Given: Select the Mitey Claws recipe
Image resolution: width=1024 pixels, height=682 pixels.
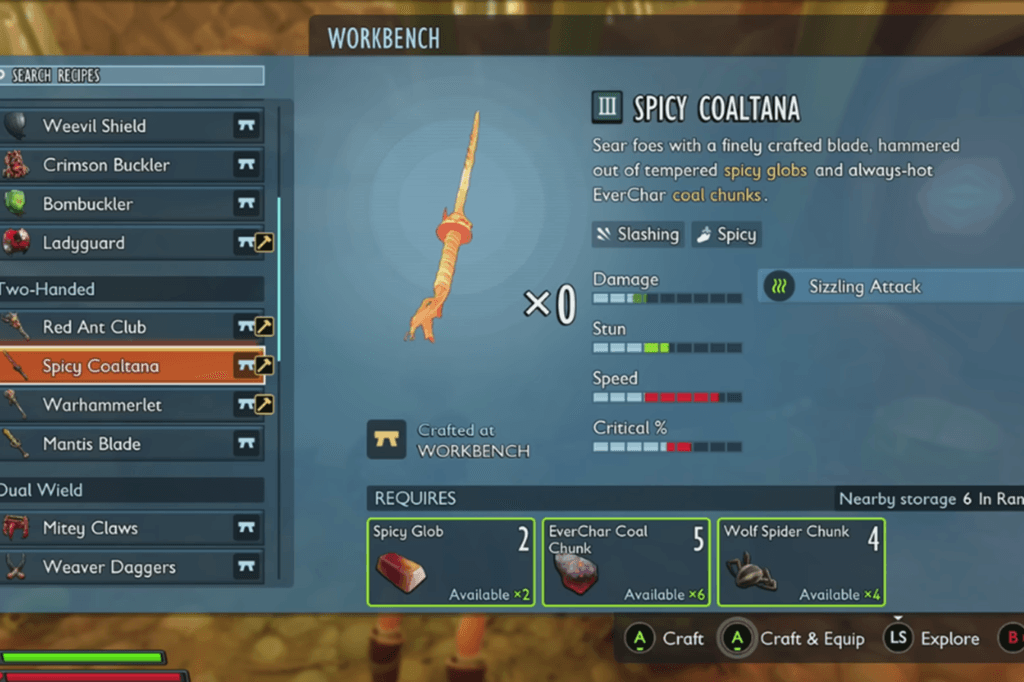Looking at the screenshot, I should click(132, 528).
